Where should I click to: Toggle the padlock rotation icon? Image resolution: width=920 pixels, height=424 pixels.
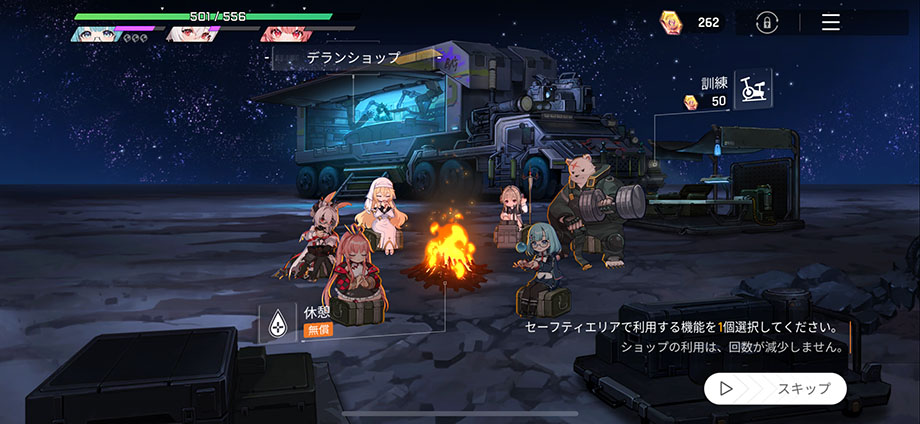coord(767,22)
